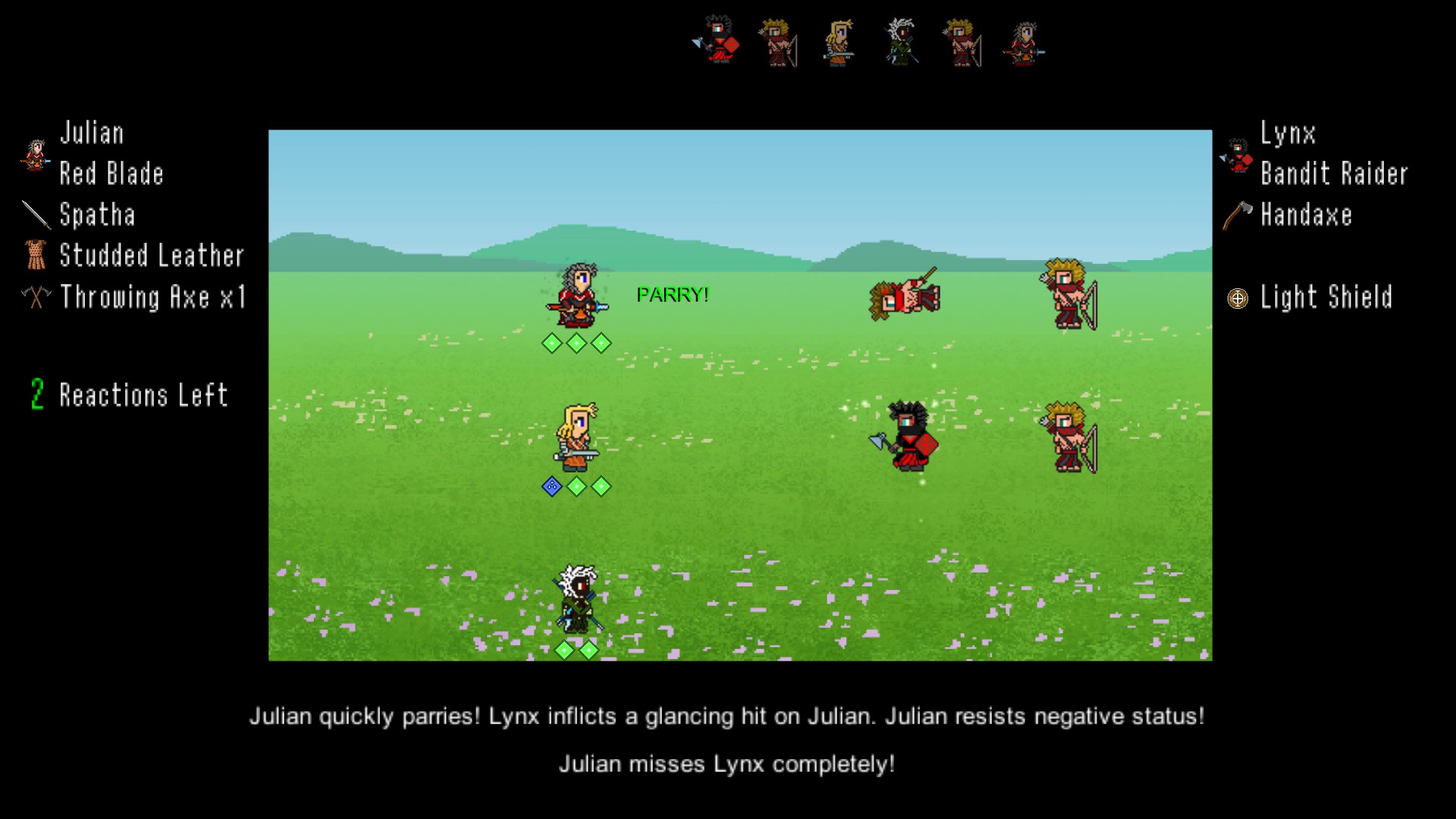Click the Bandit Raider class label
This screenshot has height=819, width=1456.
pos(1335,174)
